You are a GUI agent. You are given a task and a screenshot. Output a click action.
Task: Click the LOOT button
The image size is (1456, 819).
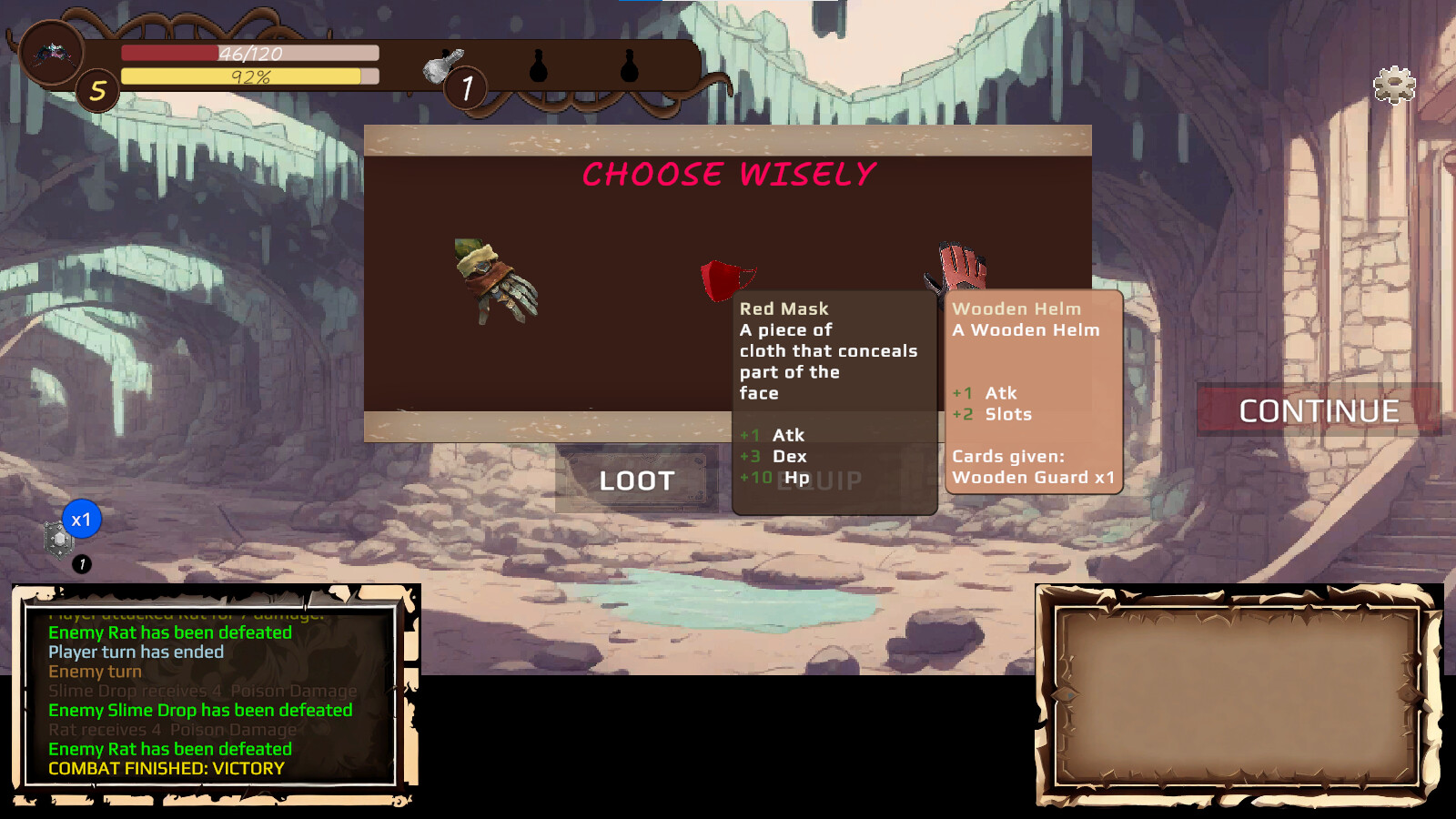[636, 480]
